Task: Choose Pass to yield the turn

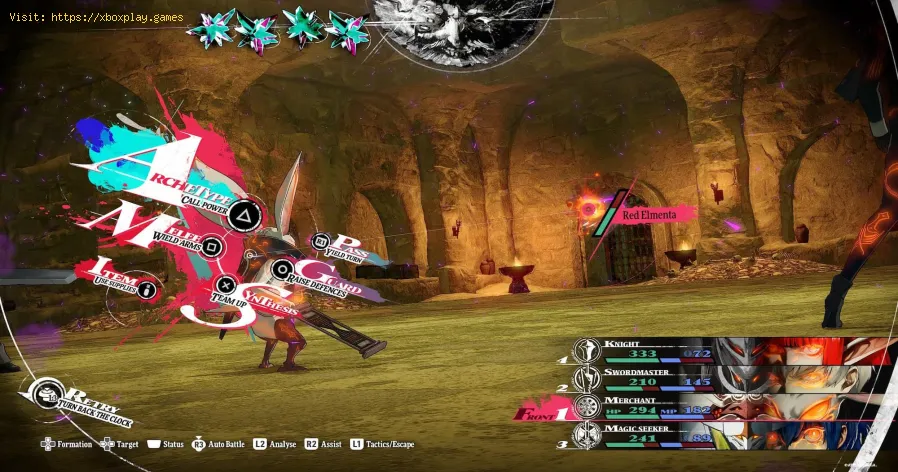Action: click(322, 241)
